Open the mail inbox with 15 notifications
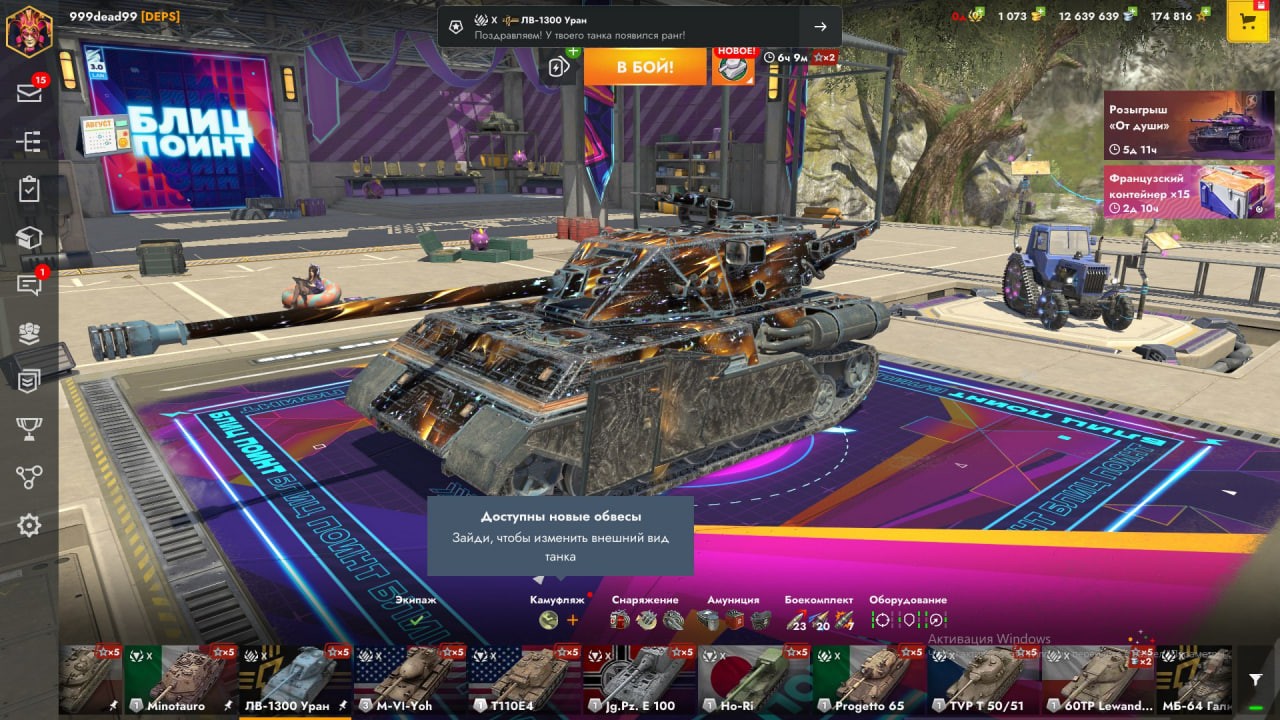This screenshot has height=720, width=1280. 29,92
